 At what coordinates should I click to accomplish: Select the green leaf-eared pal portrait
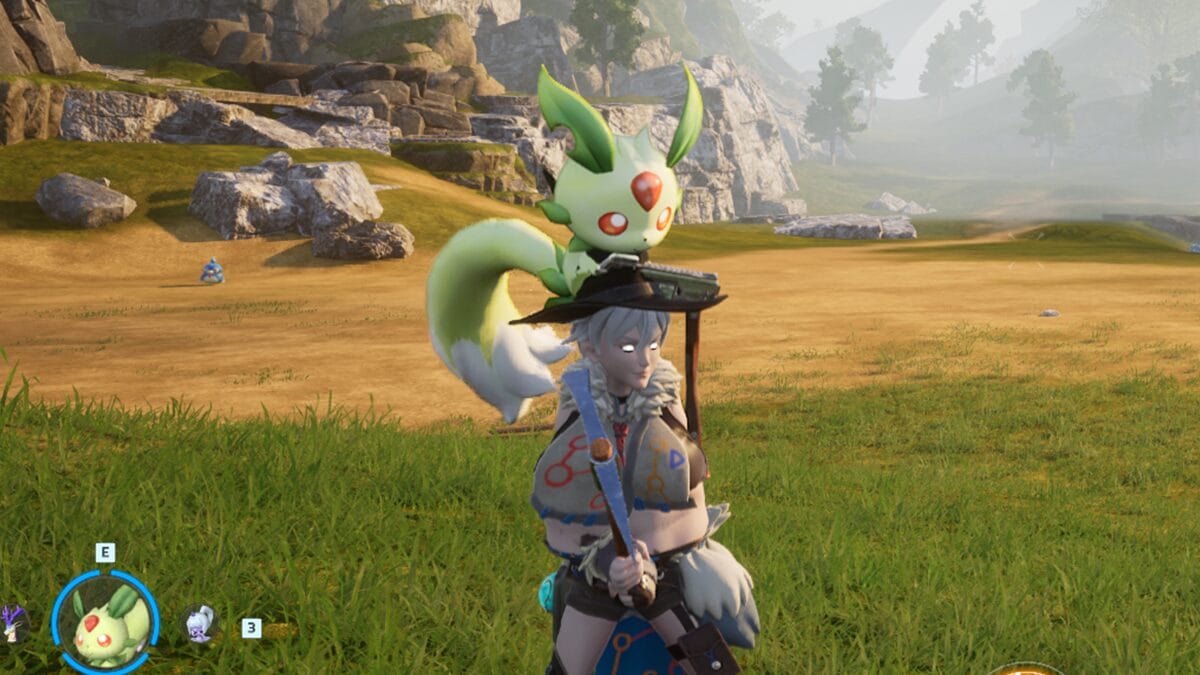(105, 623)
